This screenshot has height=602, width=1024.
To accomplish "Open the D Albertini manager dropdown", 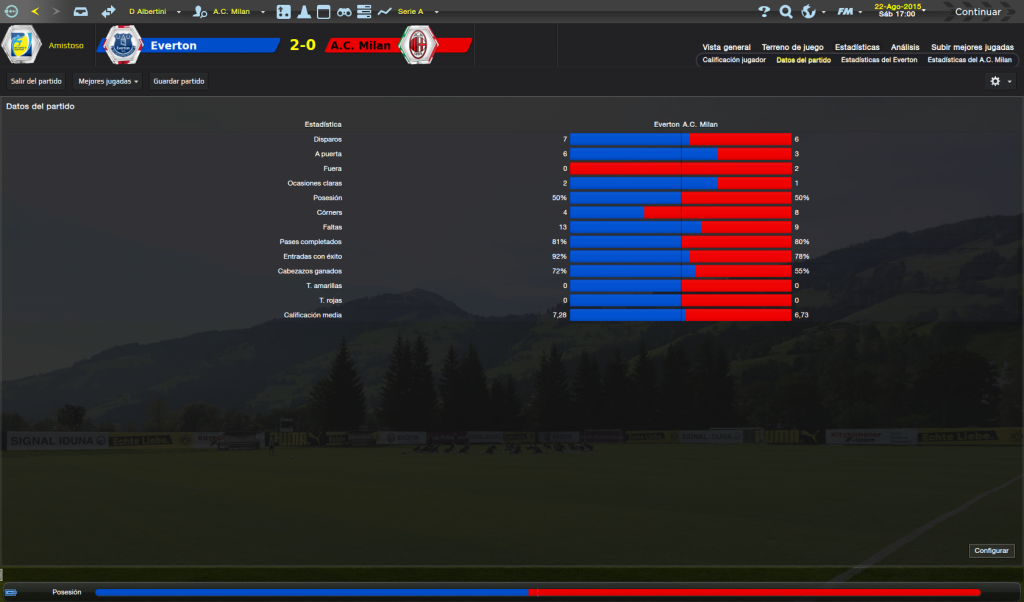I will tap(155, 12).
